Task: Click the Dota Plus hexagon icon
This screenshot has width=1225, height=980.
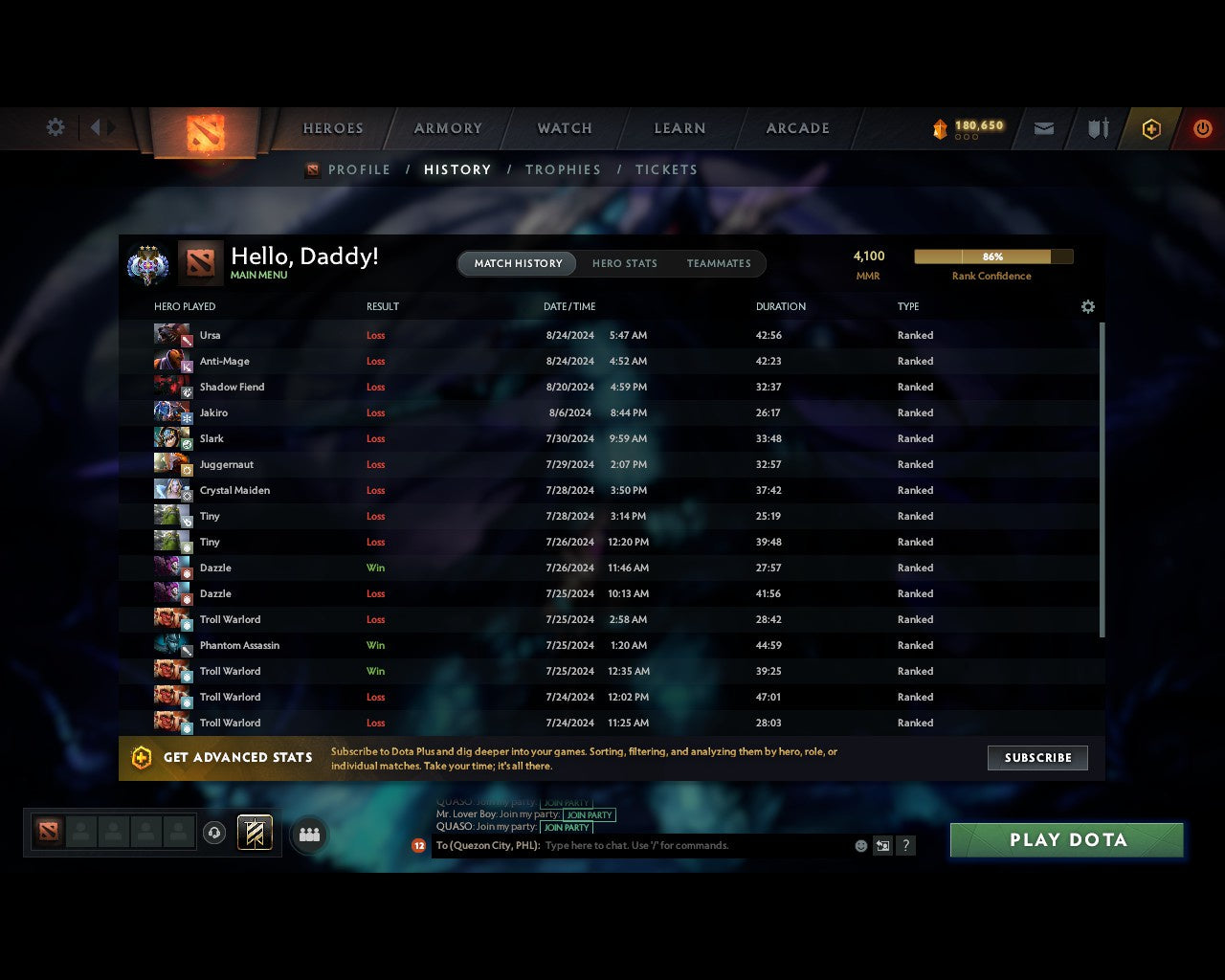Action: click(1151, 128)
